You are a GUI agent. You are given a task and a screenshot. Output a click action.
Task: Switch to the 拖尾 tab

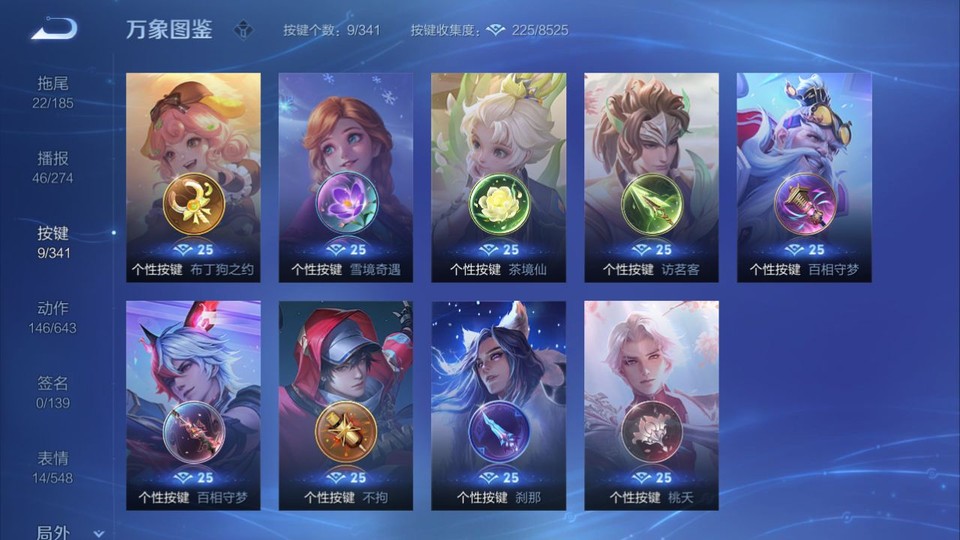point(54,90)
